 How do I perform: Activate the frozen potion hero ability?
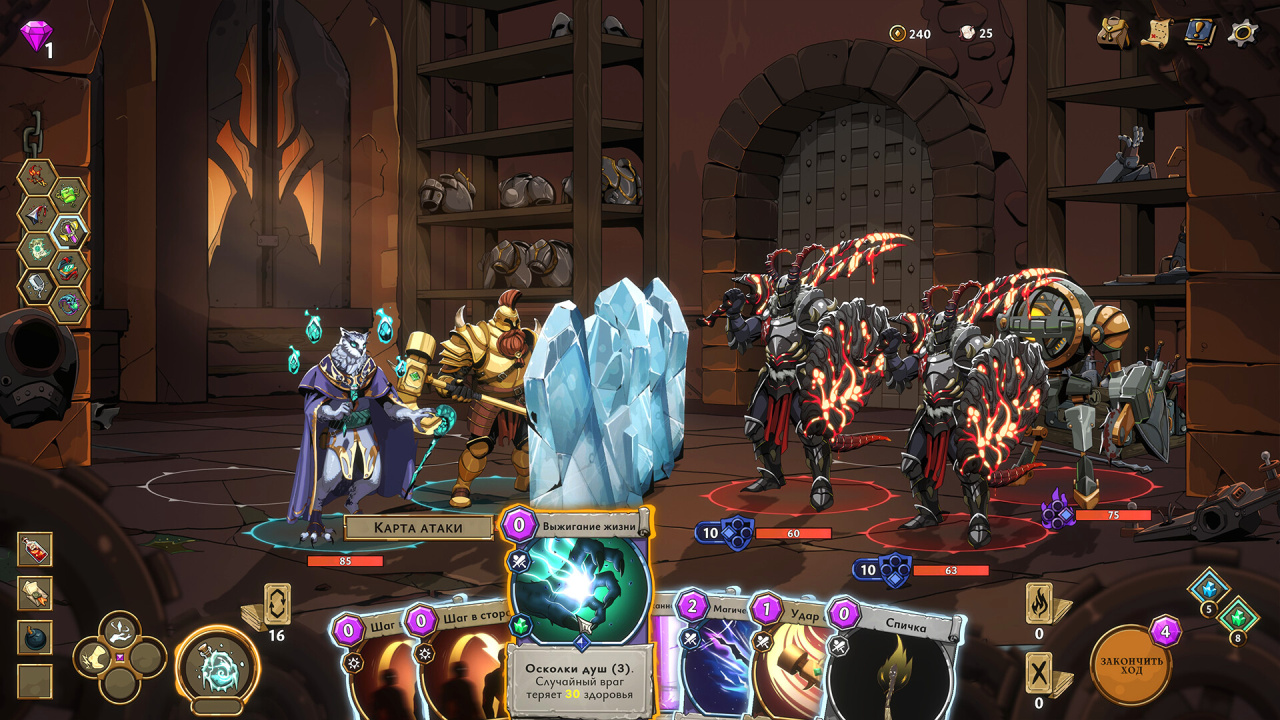(x=217, y=667)
